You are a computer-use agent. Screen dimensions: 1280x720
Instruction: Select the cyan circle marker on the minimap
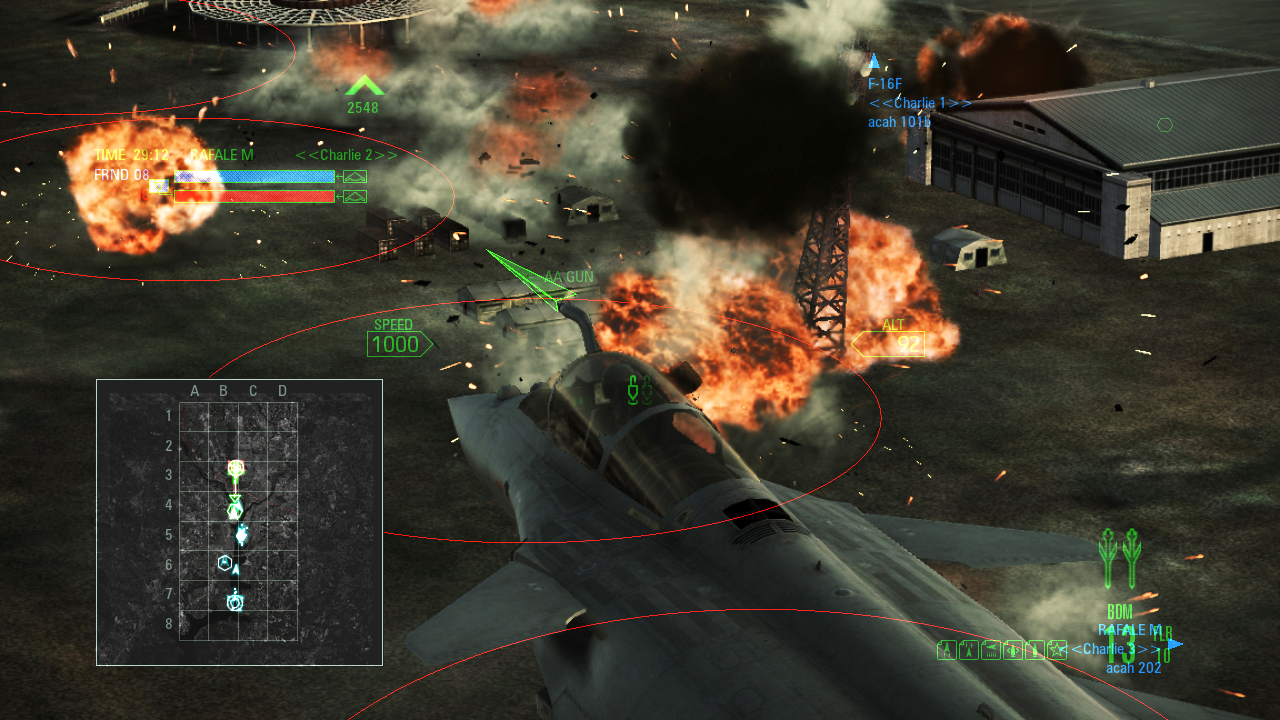(x=235, y=602)
